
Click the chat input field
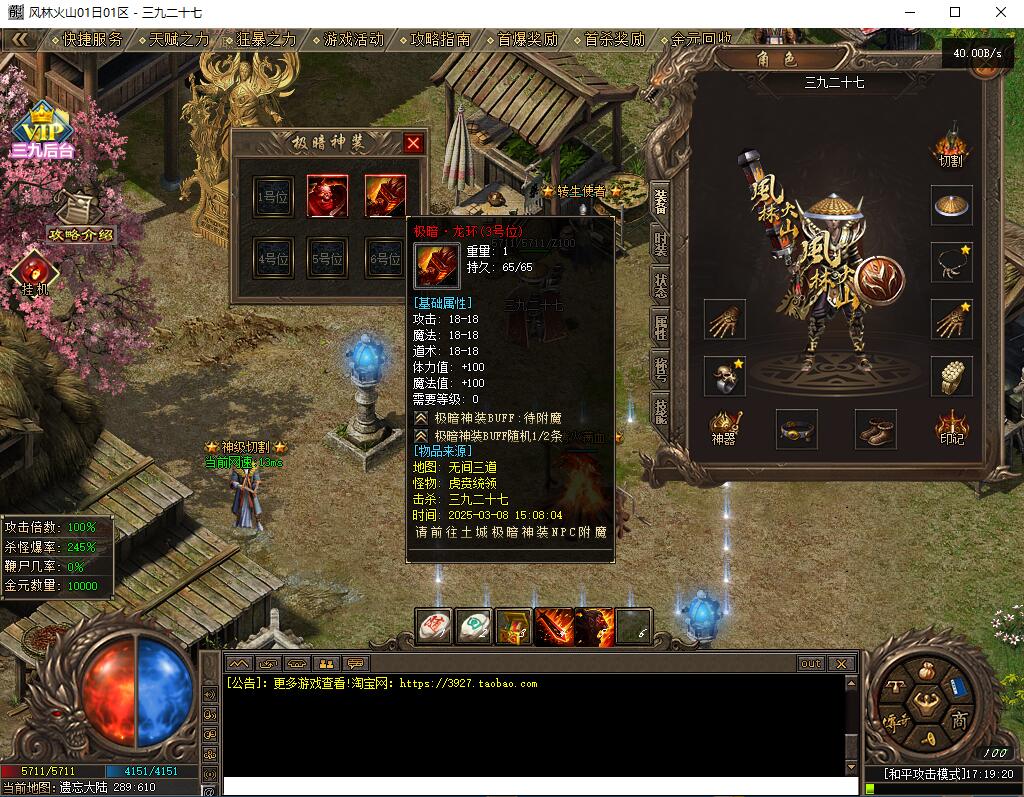(x=530, y=785)
